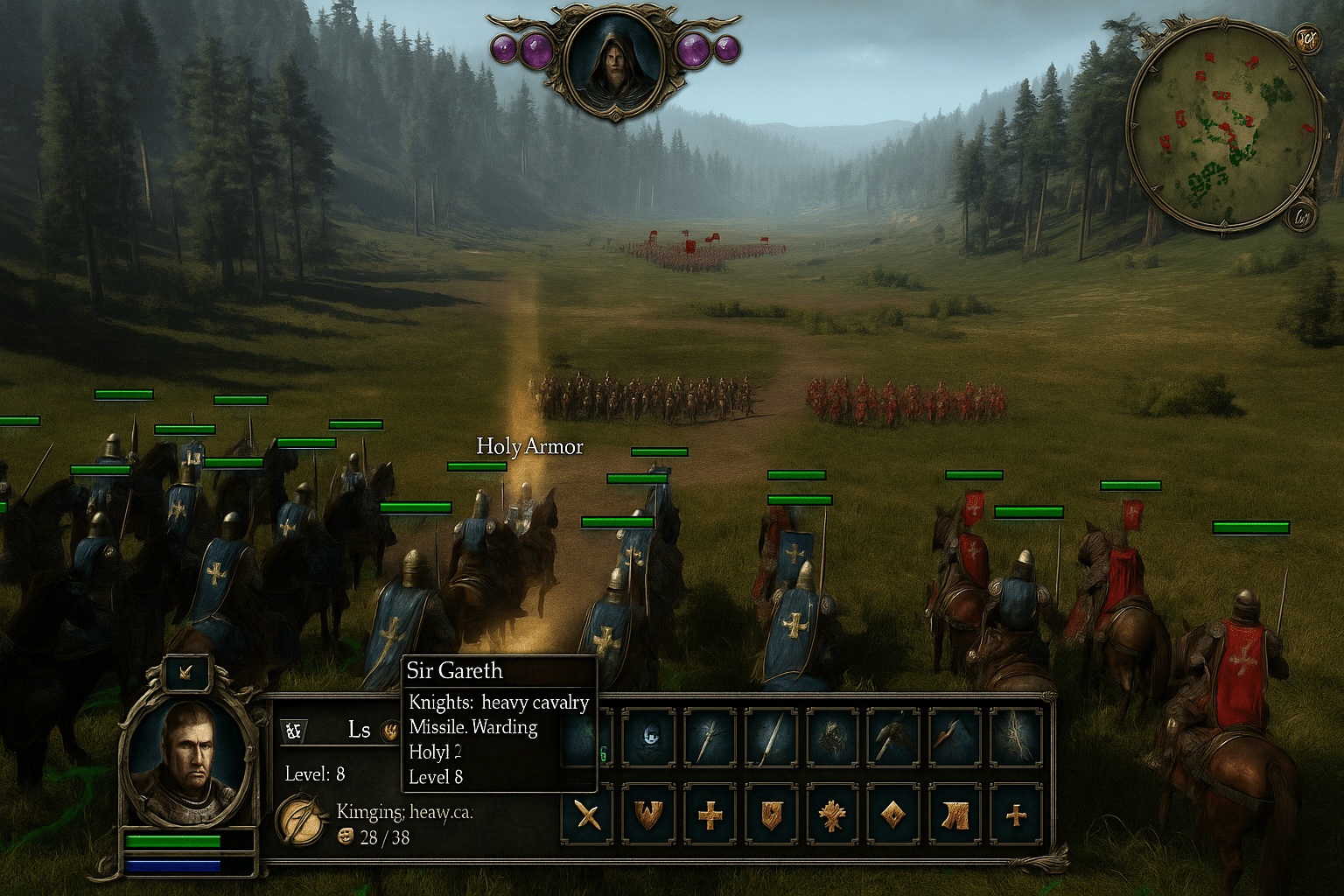Click the round button atop the minimap
Viewport: 1344px width, 896px height.
1307,39
